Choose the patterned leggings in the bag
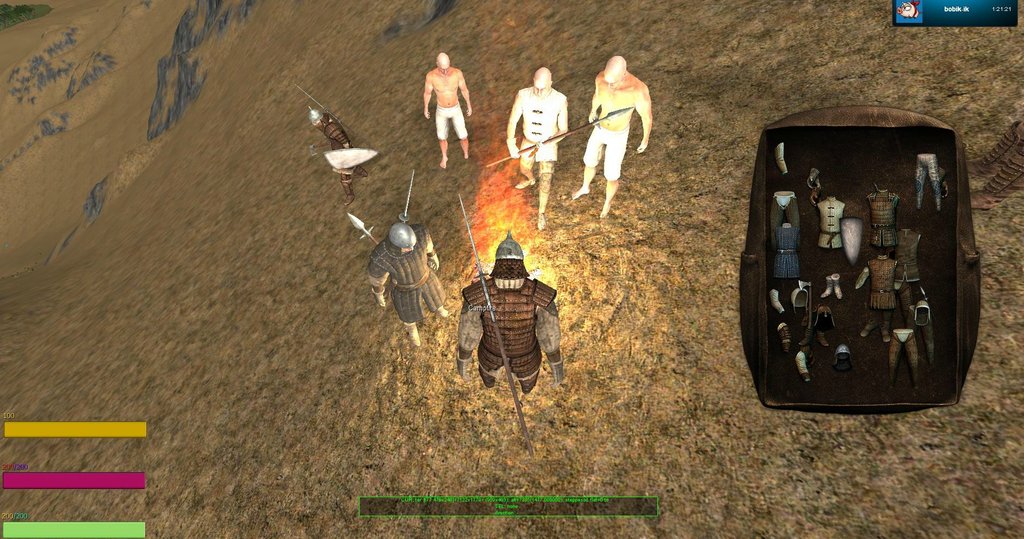The image size is (1024, 539). [929, 177]
